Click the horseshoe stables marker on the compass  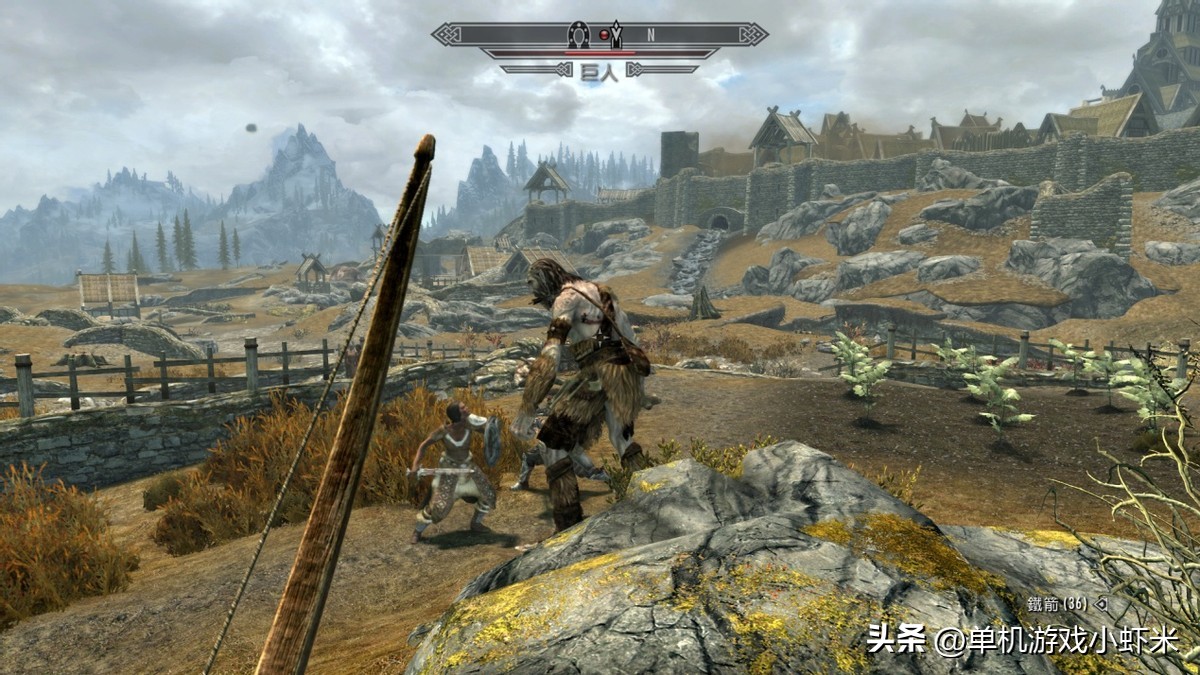[x=577, y=34]
